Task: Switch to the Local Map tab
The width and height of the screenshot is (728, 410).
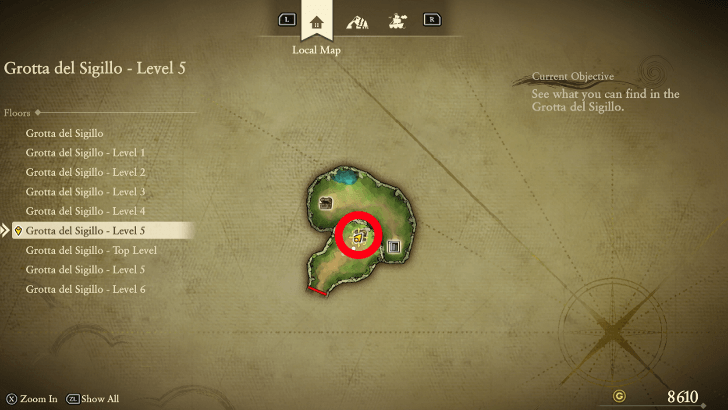Action: pos(318,20)
